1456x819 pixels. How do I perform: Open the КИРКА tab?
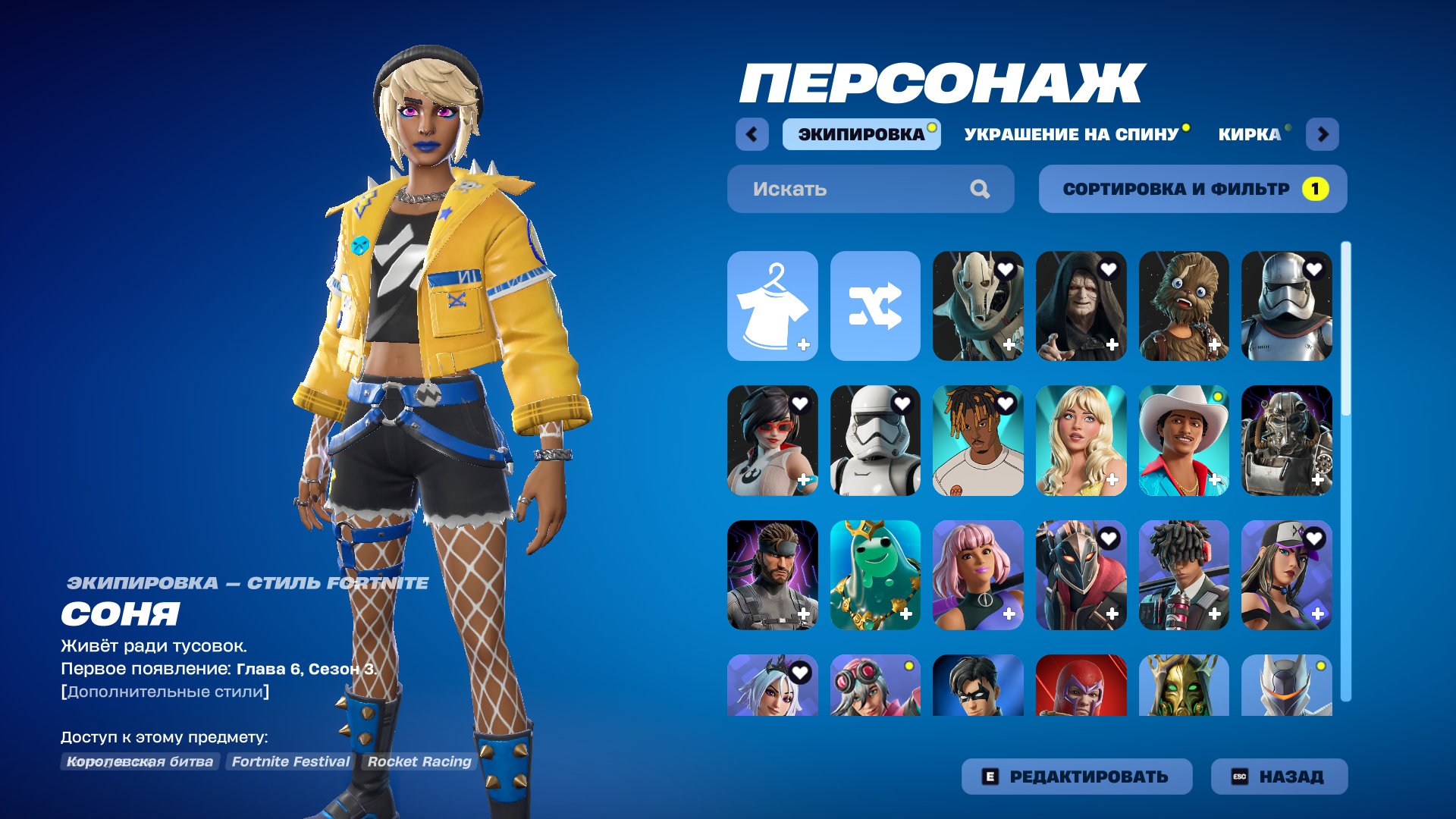[x=1248, y=134]
